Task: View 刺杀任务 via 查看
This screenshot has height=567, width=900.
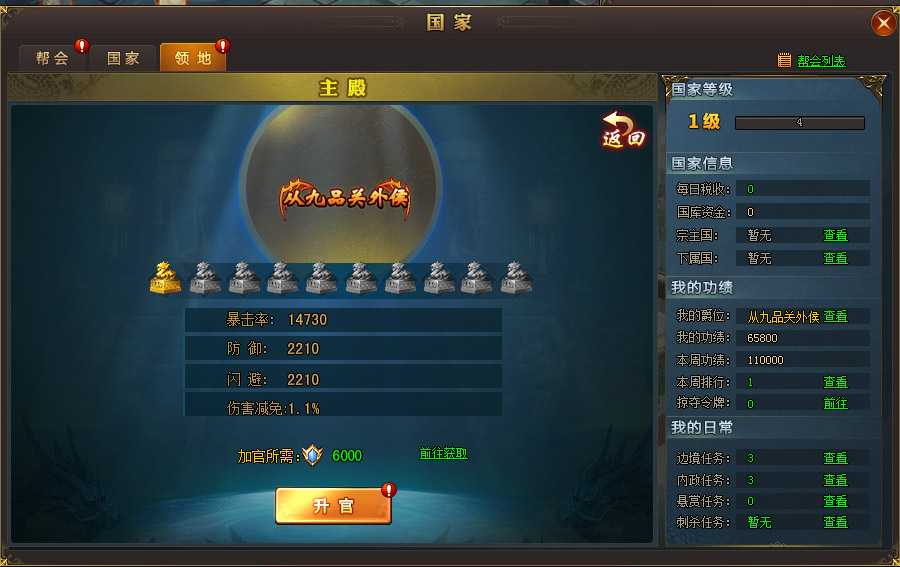Action: 835,522
